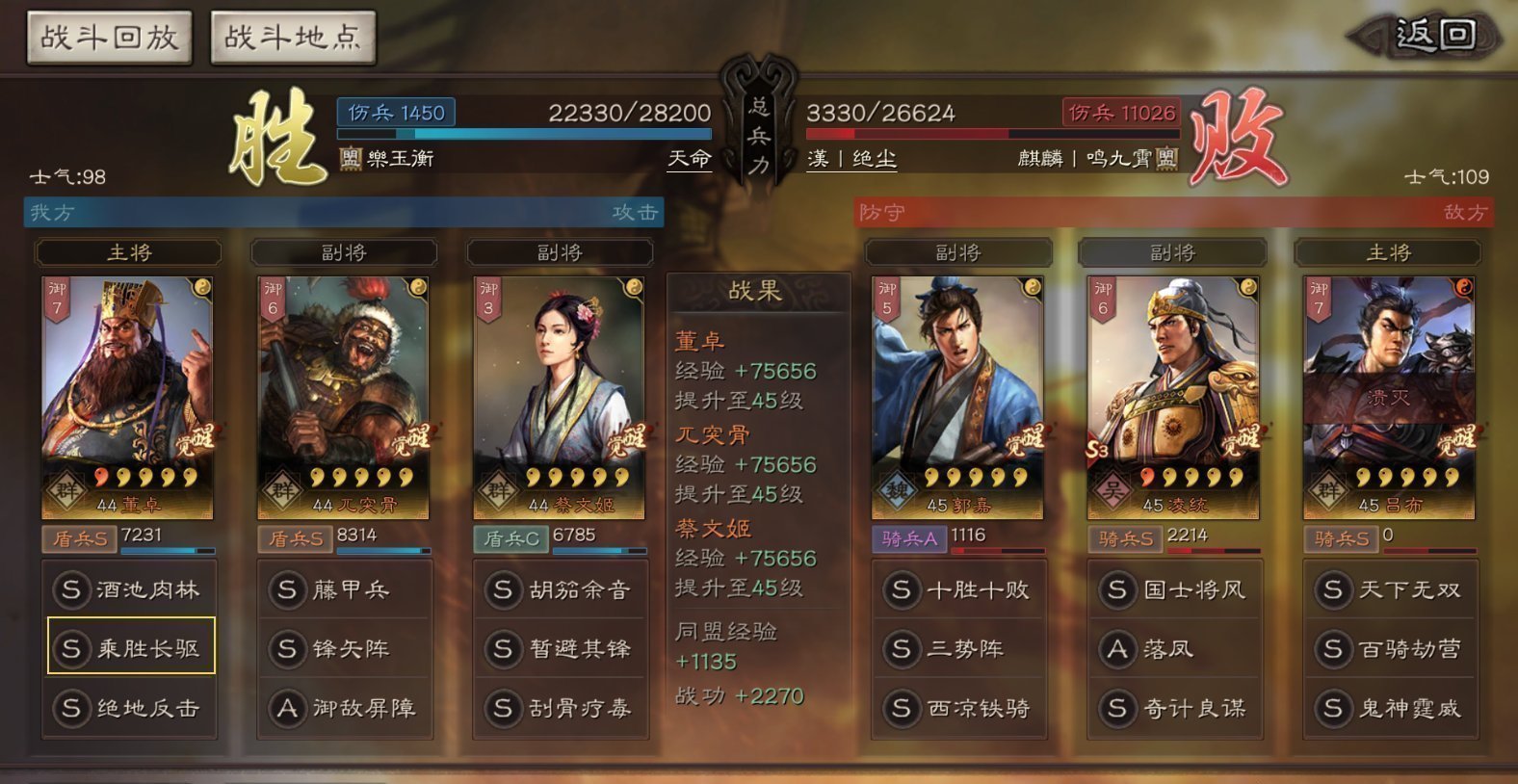Show the 鬼神霆威 skill details
Screen dimensions: 1518x784
pos(1391,708)
